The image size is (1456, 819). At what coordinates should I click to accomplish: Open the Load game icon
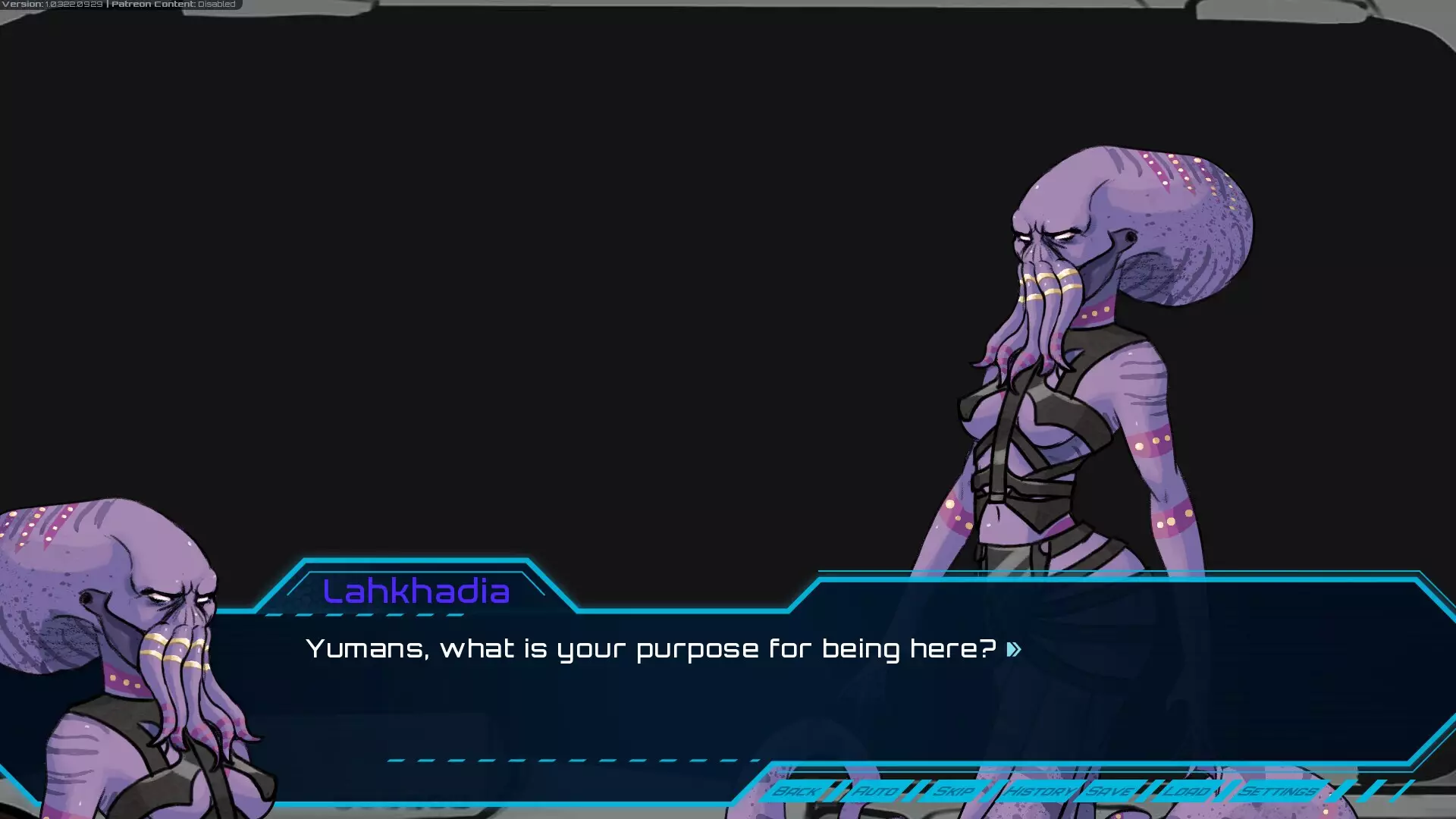pos(1187,791)
